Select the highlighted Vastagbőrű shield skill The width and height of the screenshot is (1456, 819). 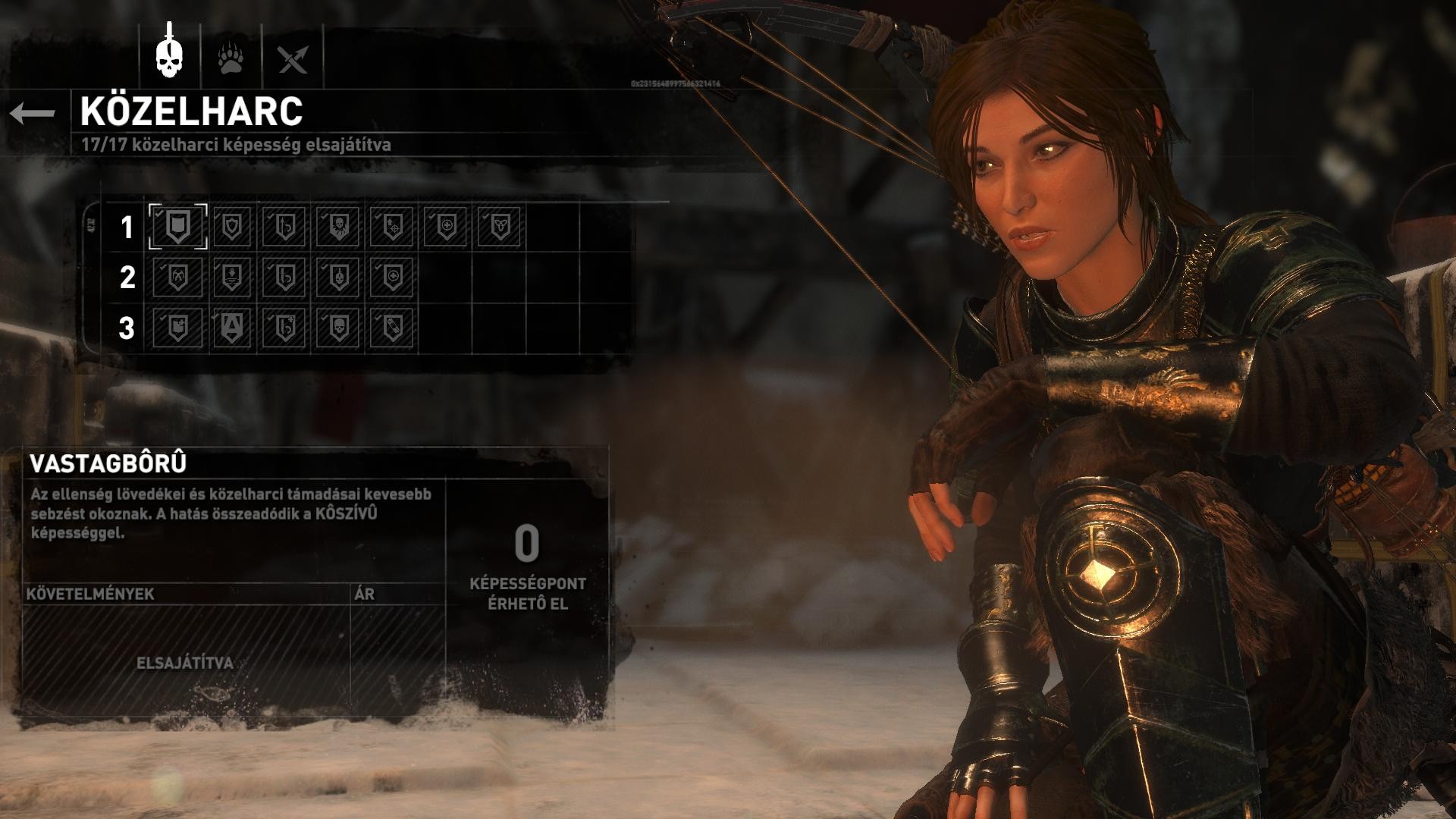[x=178, y=226]
